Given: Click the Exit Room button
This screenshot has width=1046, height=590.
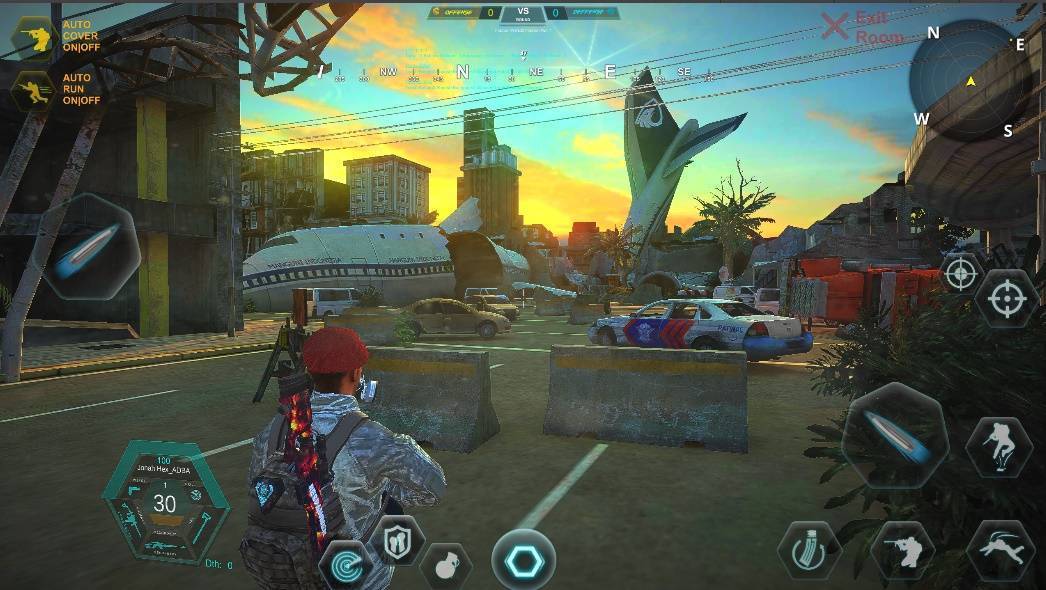Looking at the screenshot, I should pos(862,28).
